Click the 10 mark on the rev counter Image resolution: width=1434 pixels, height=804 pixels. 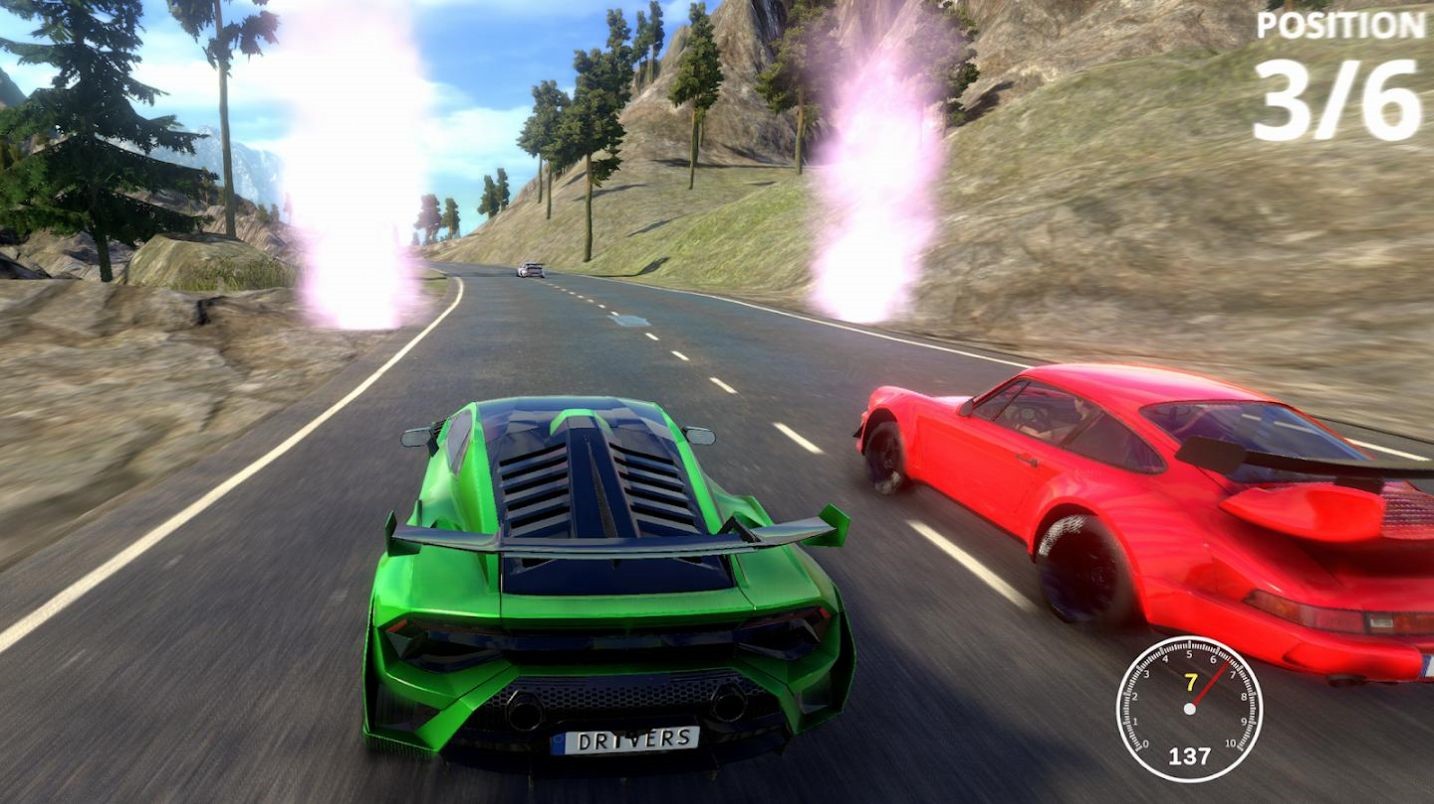[1230, 742]
